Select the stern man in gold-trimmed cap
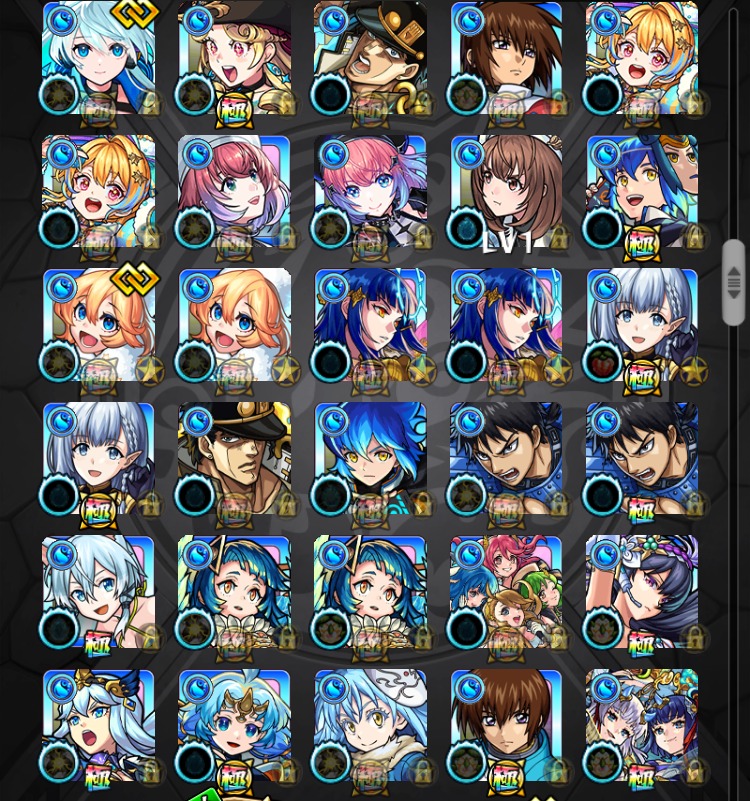The height and width of the screenshot is (801, 750). [x=234, y=459]
